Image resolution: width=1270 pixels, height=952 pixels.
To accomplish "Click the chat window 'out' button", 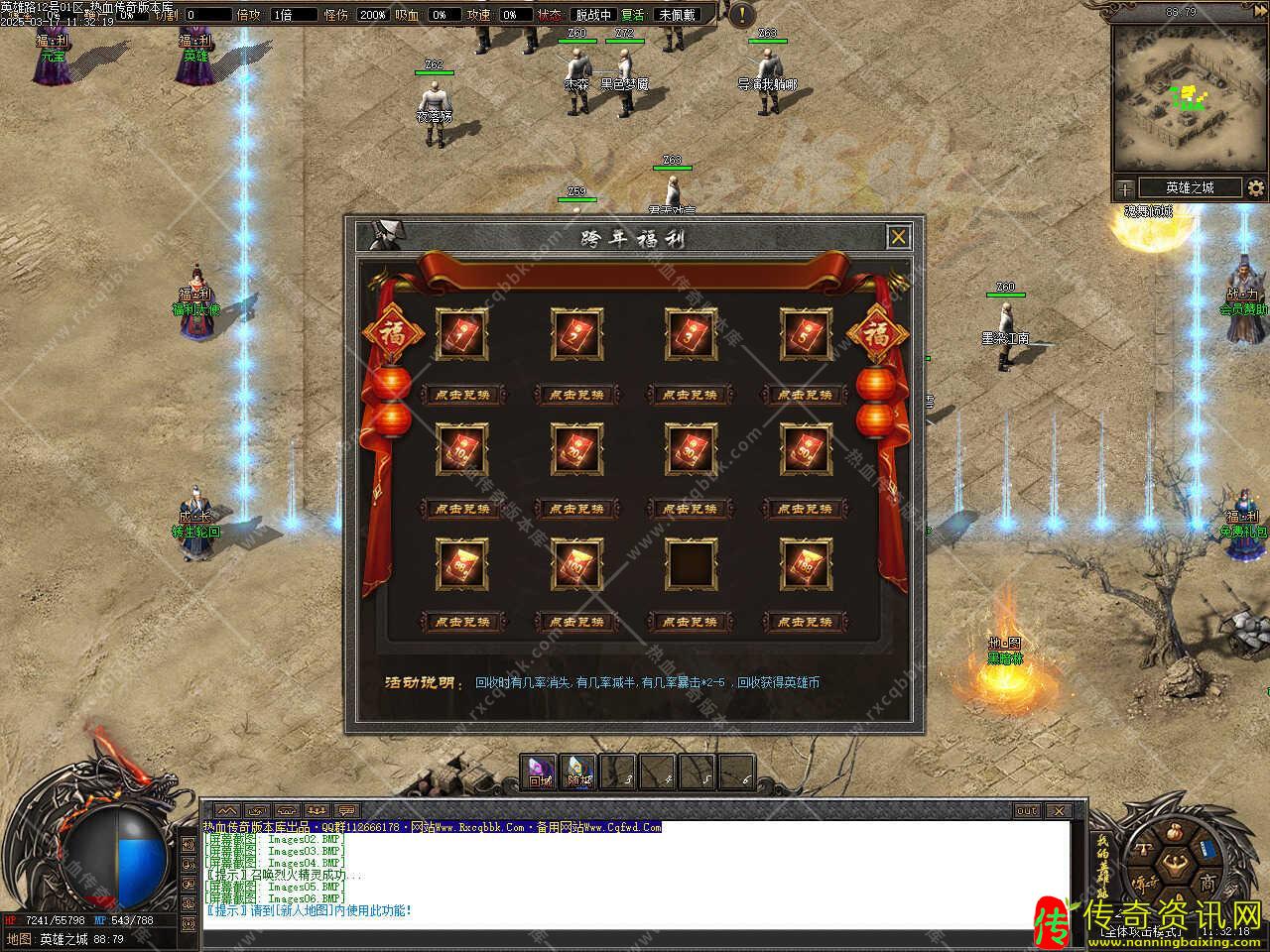I will [1027, 810].
